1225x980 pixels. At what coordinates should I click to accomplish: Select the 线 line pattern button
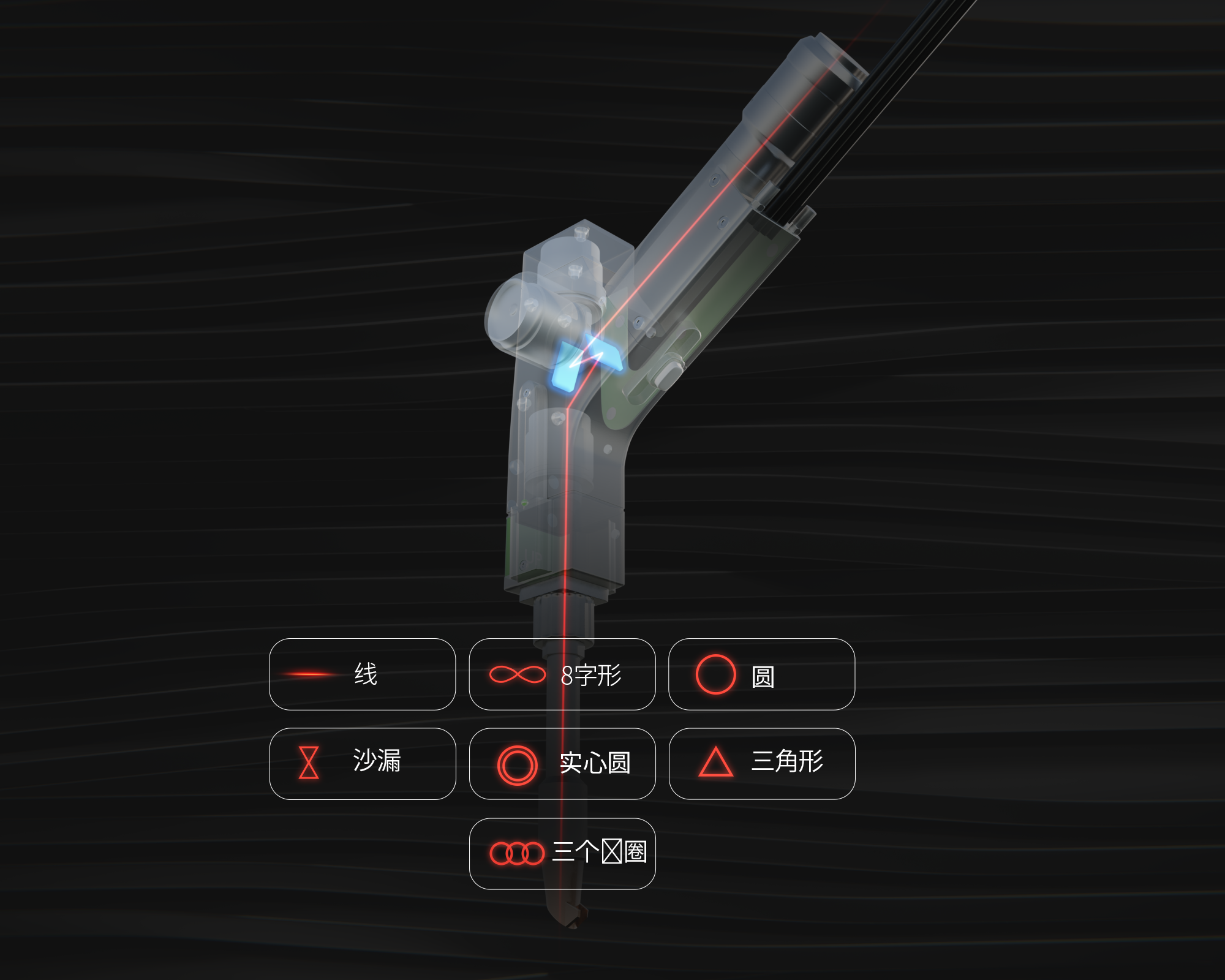point(362,674)
